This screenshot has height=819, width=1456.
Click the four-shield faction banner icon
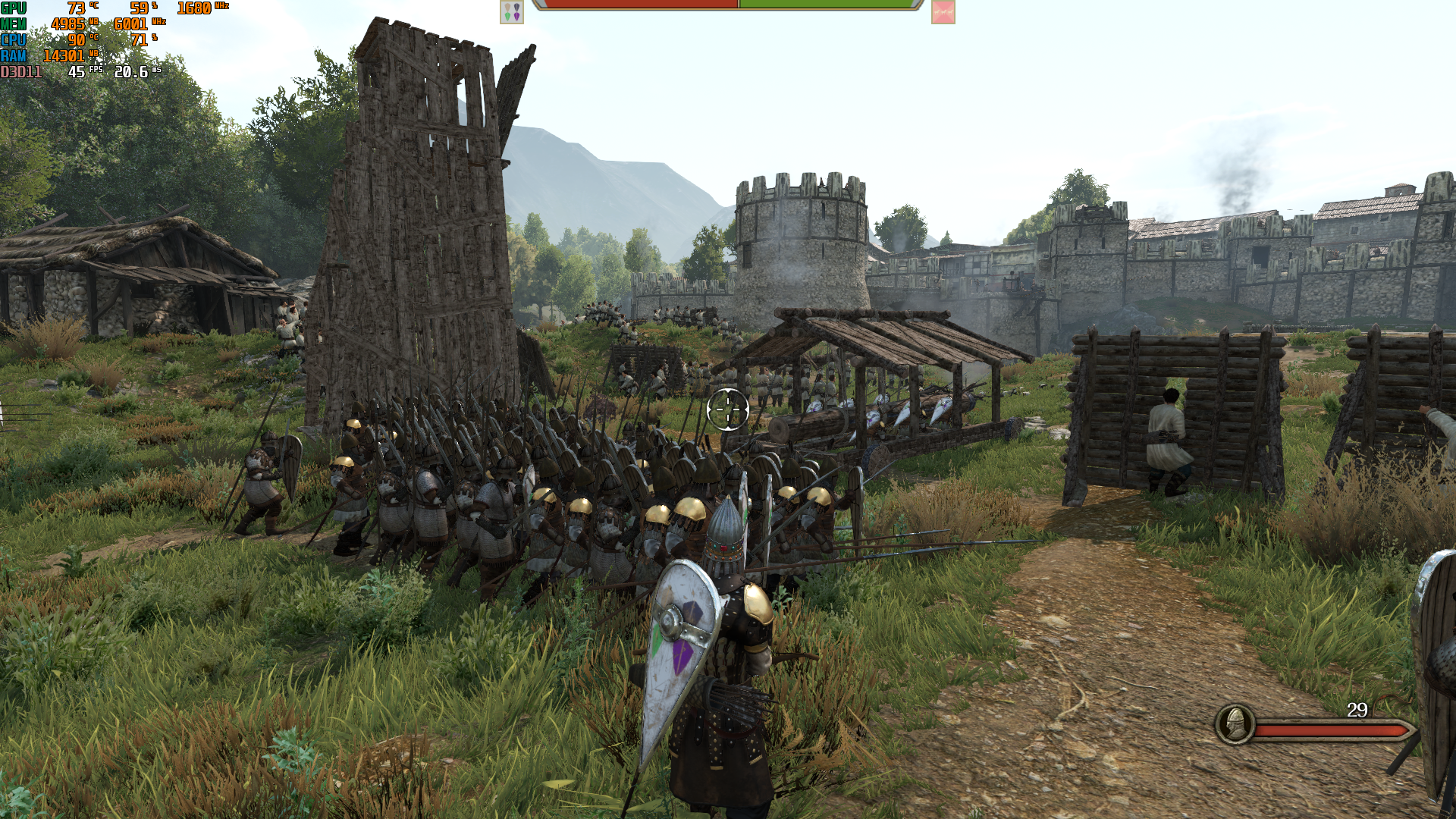[x=512, y=12]
